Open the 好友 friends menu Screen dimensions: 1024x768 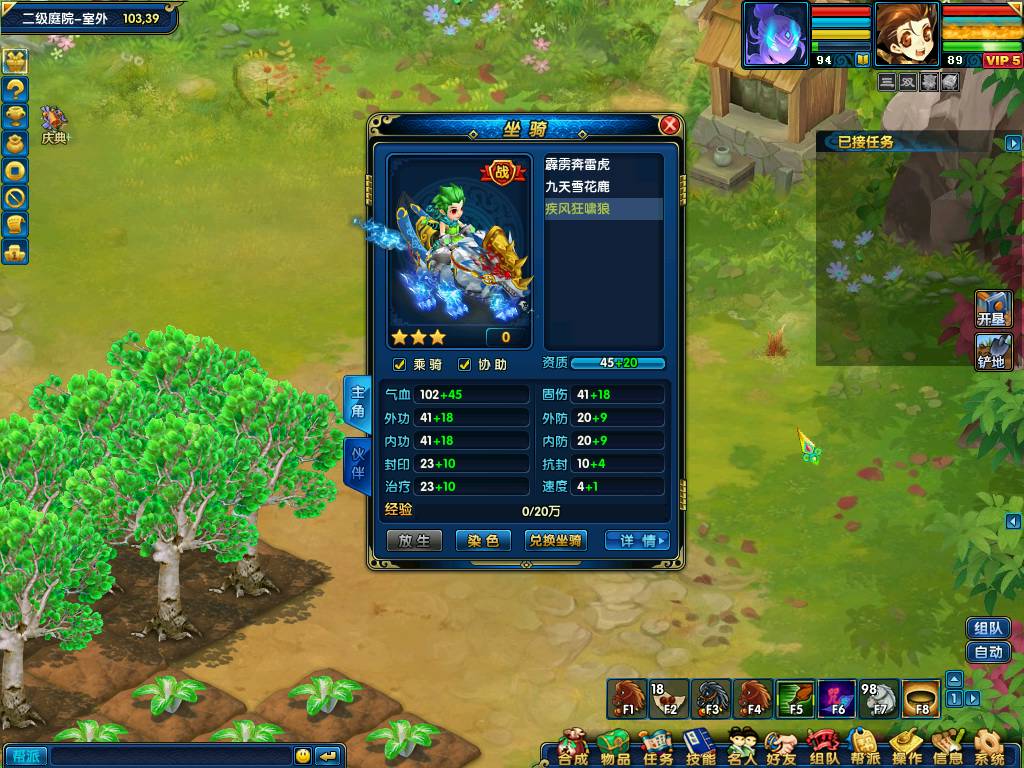[781, 747]
